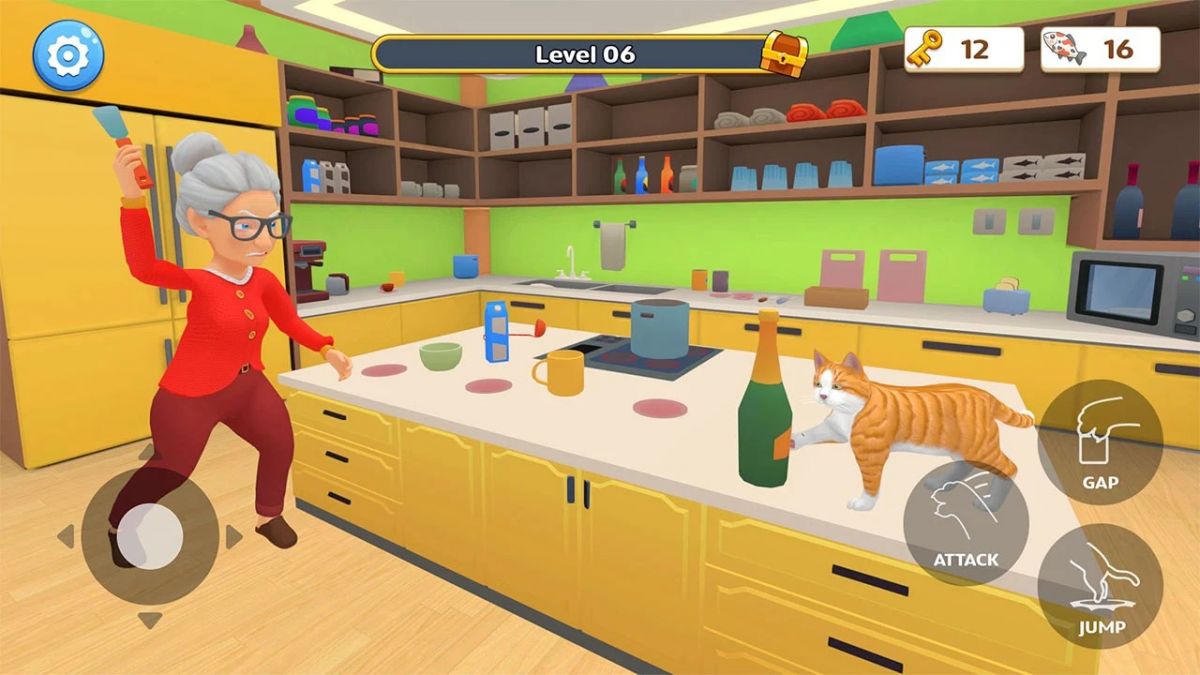Tap the ATTACK paw button
1200x675 pixels.
pos(965,523)
